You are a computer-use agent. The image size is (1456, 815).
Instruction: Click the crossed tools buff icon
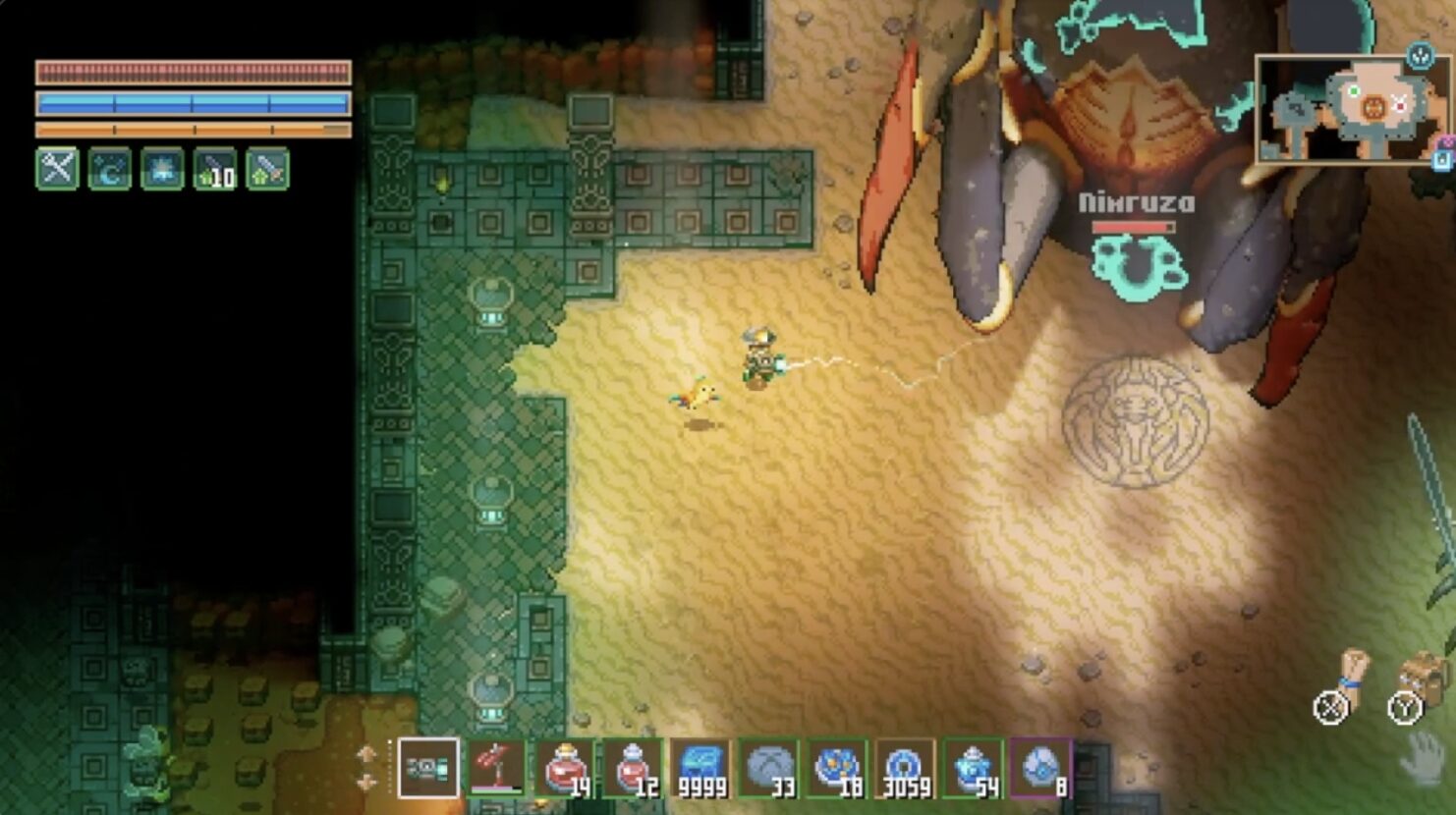point(57,169)
